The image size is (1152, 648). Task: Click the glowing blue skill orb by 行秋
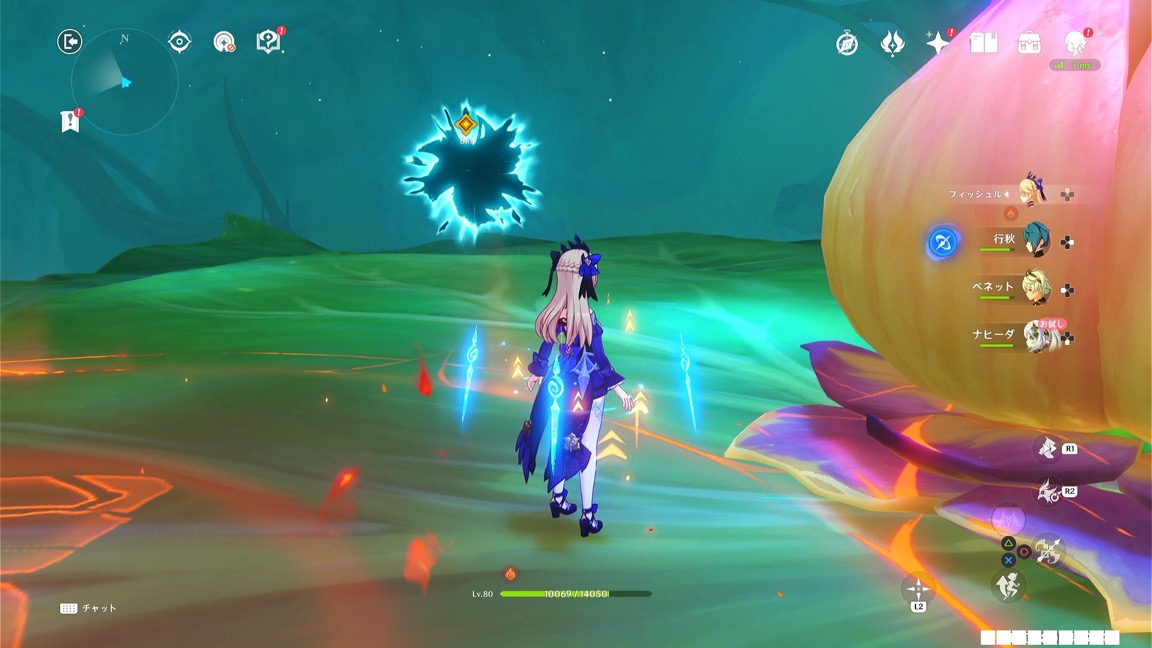[943, 242]
